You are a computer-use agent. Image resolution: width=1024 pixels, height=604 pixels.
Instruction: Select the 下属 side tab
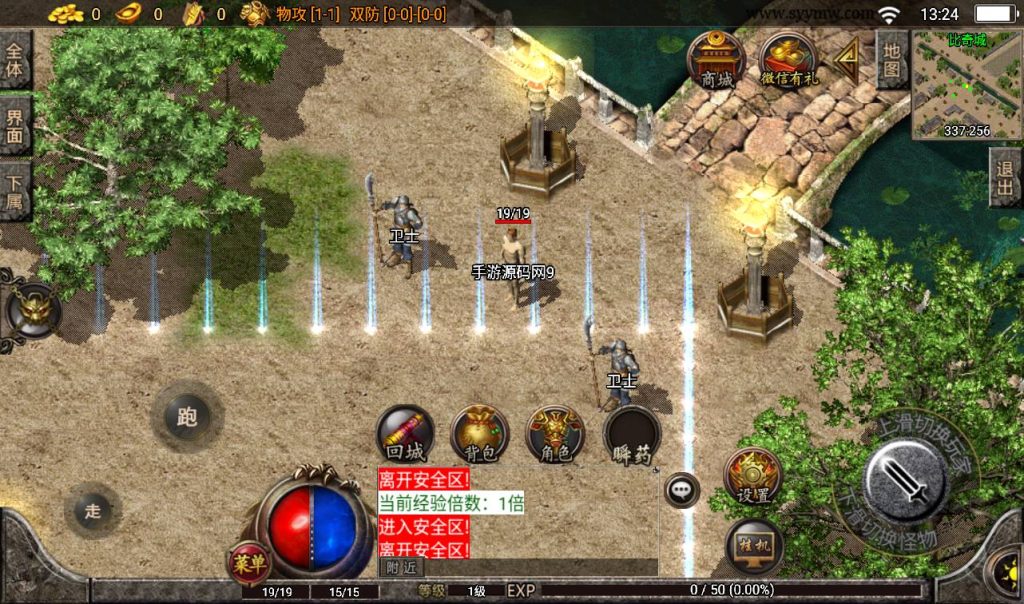(x=15, y=190)
